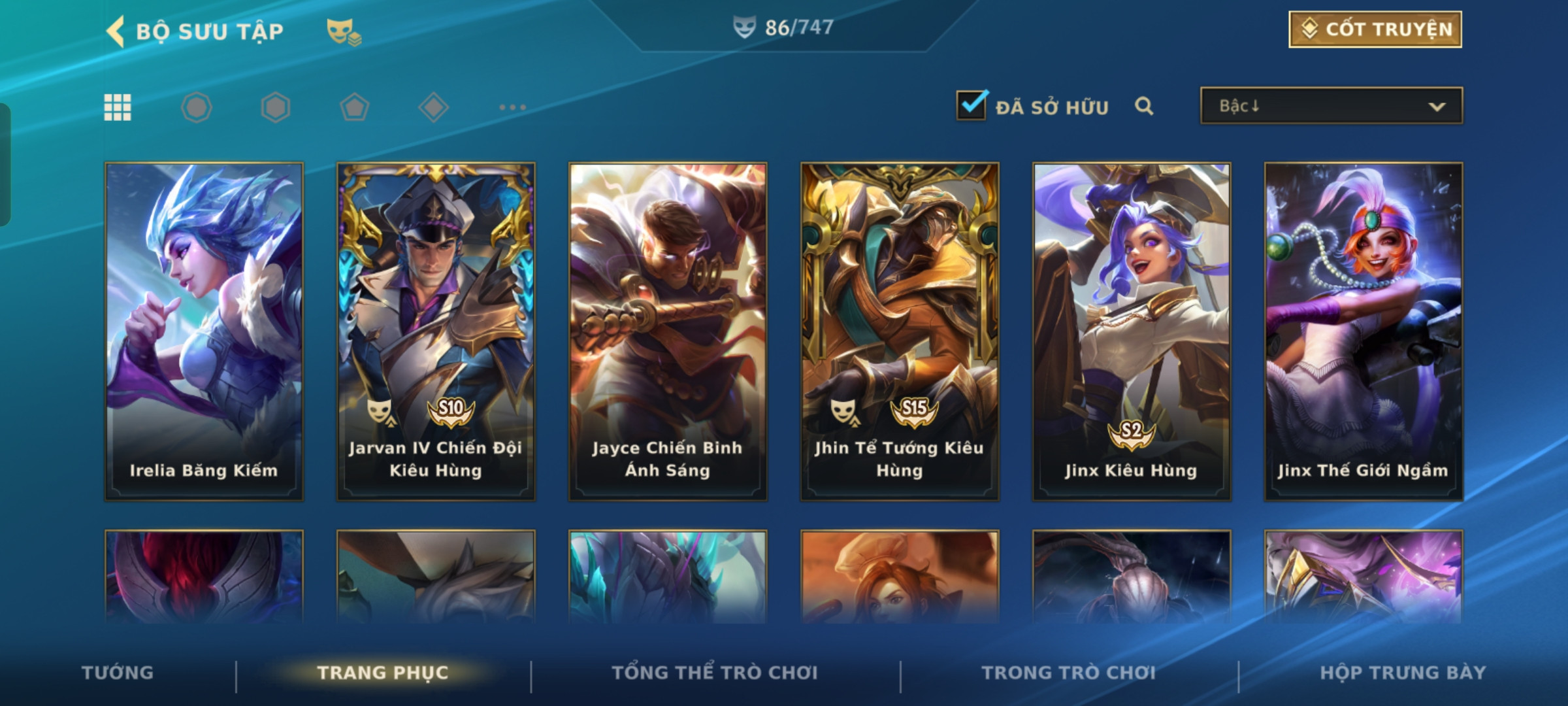Toggle the Đã Sở Hữu checkbox
1568x706 pixels.
(972, 106)
